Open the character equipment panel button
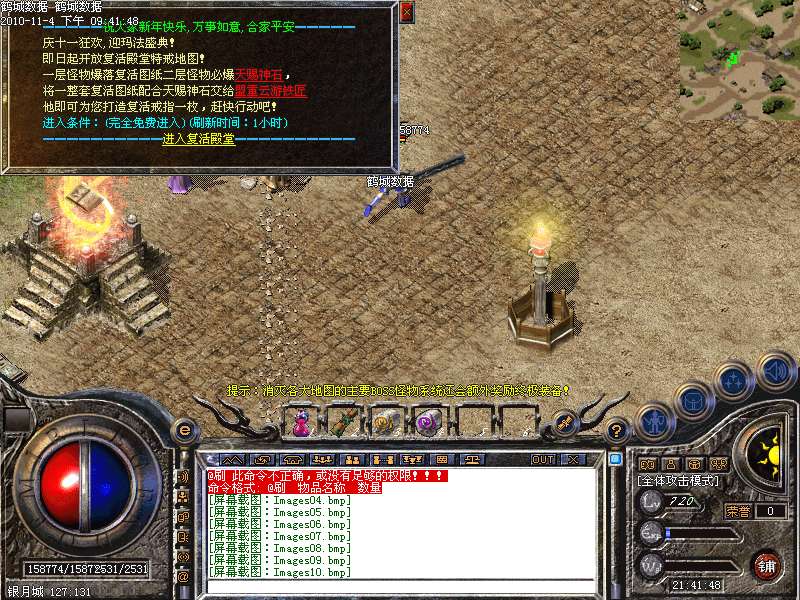The image size is (800, 600). [655, 423]
